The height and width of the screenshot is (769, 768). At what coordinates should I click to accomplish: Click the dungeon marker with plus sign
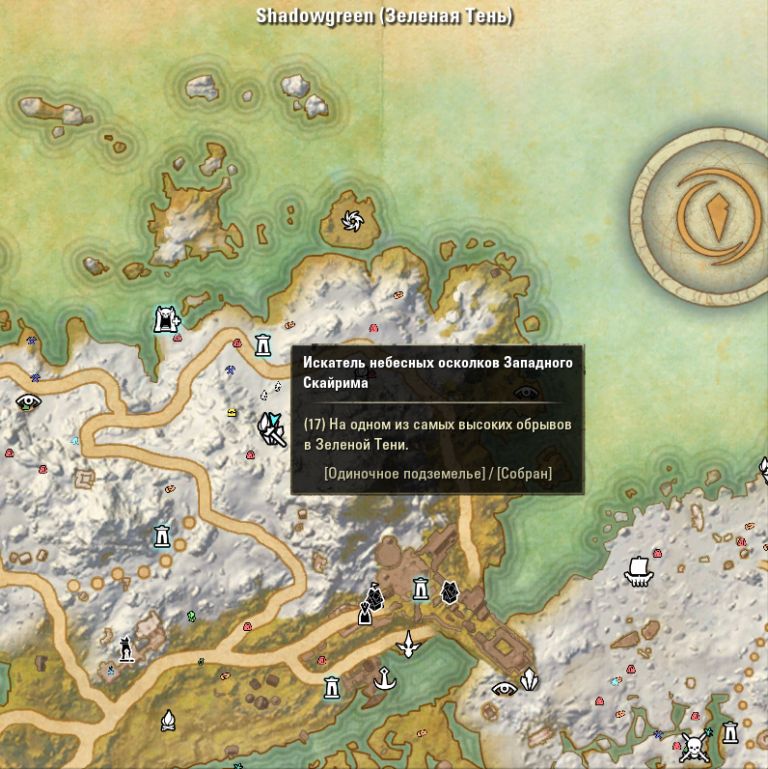coord(166,319)
